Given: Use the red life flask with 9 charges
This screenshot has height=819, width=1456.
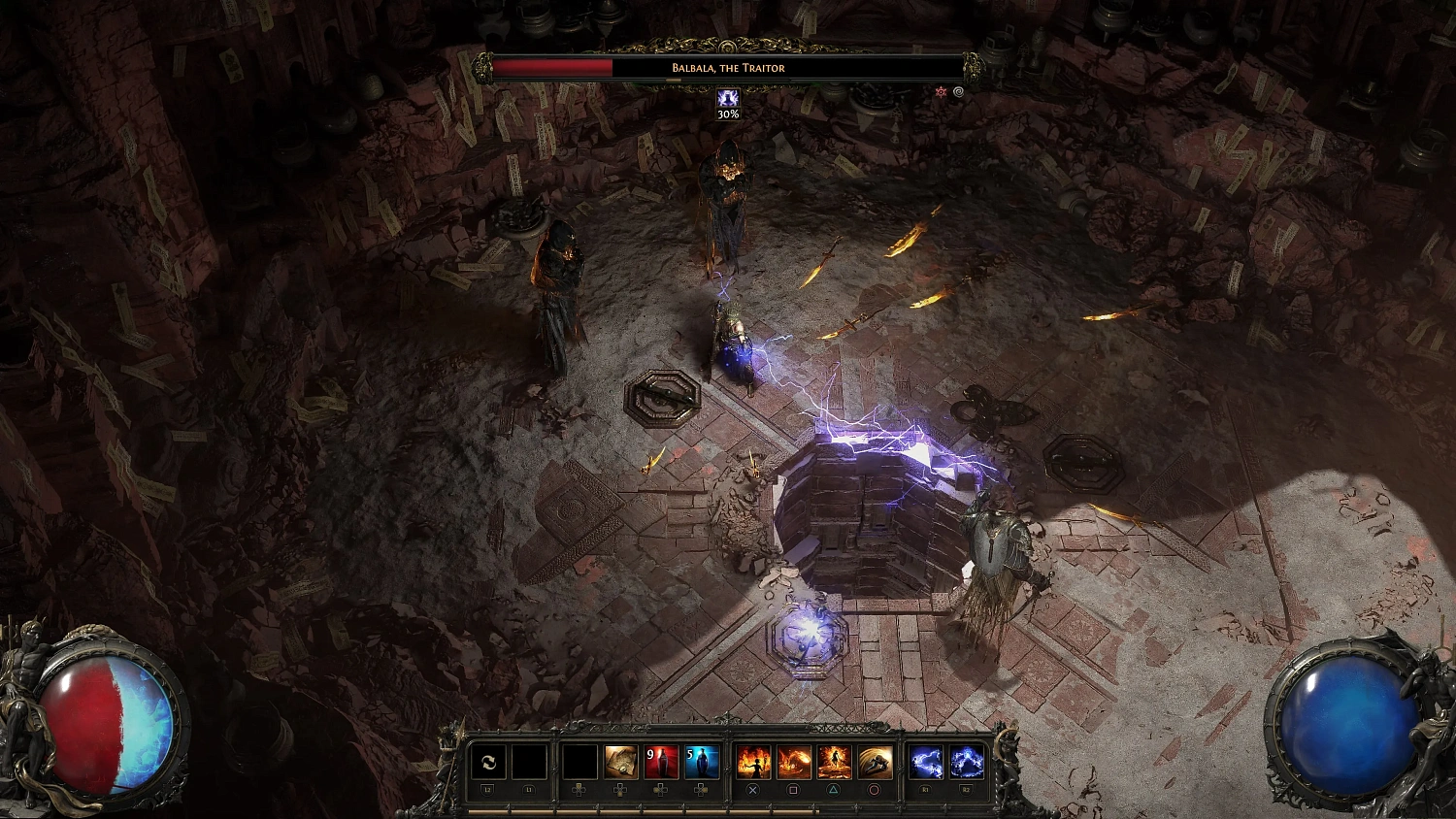Looking at the screenshot, I should click(x=662, y=761).
